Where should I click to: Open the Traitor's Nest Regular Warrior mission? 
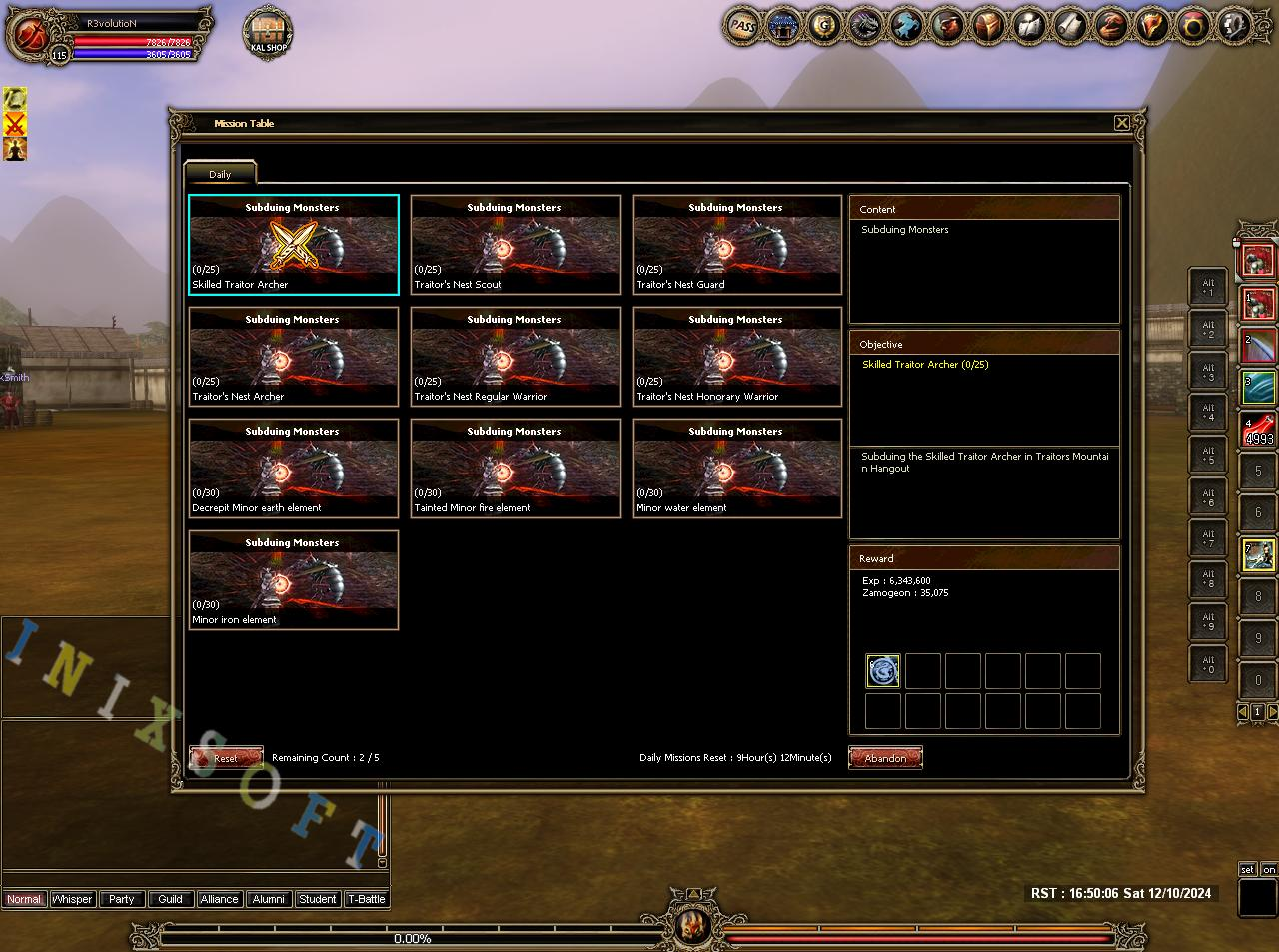516,357
